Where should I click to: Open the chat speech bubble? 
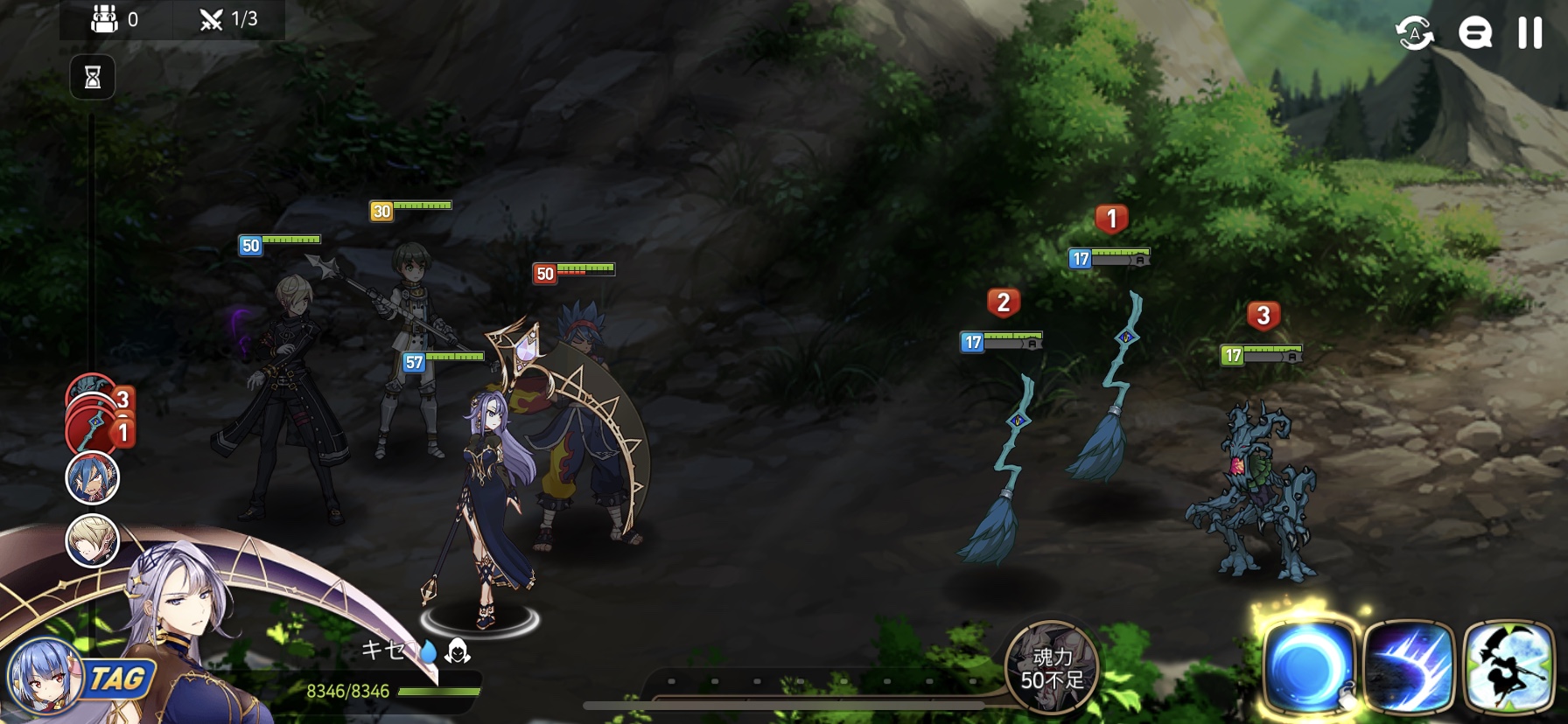(x=1475, y=33)
